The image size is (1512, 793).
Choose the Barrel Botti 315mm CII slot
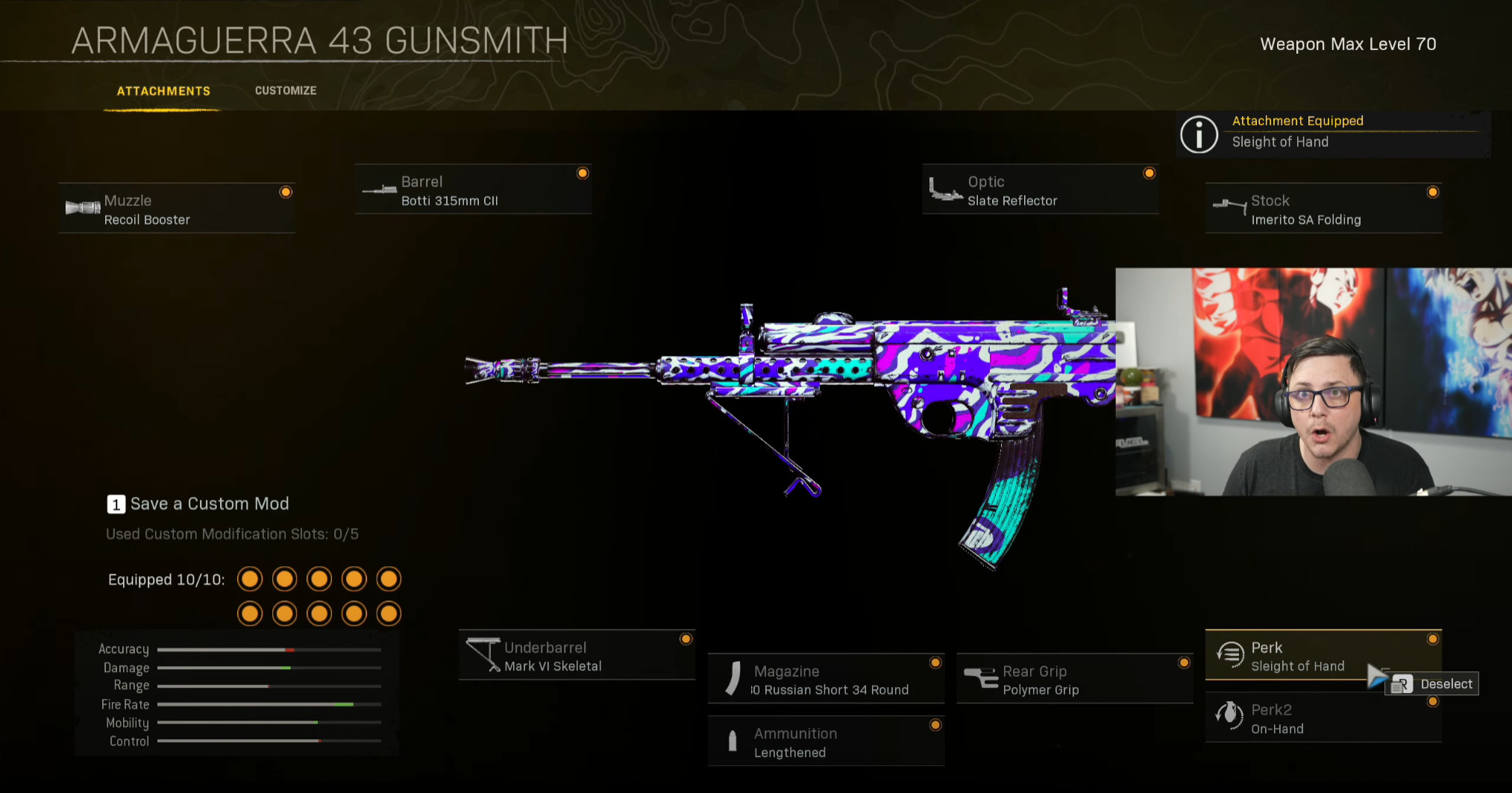tap(473, 190)
